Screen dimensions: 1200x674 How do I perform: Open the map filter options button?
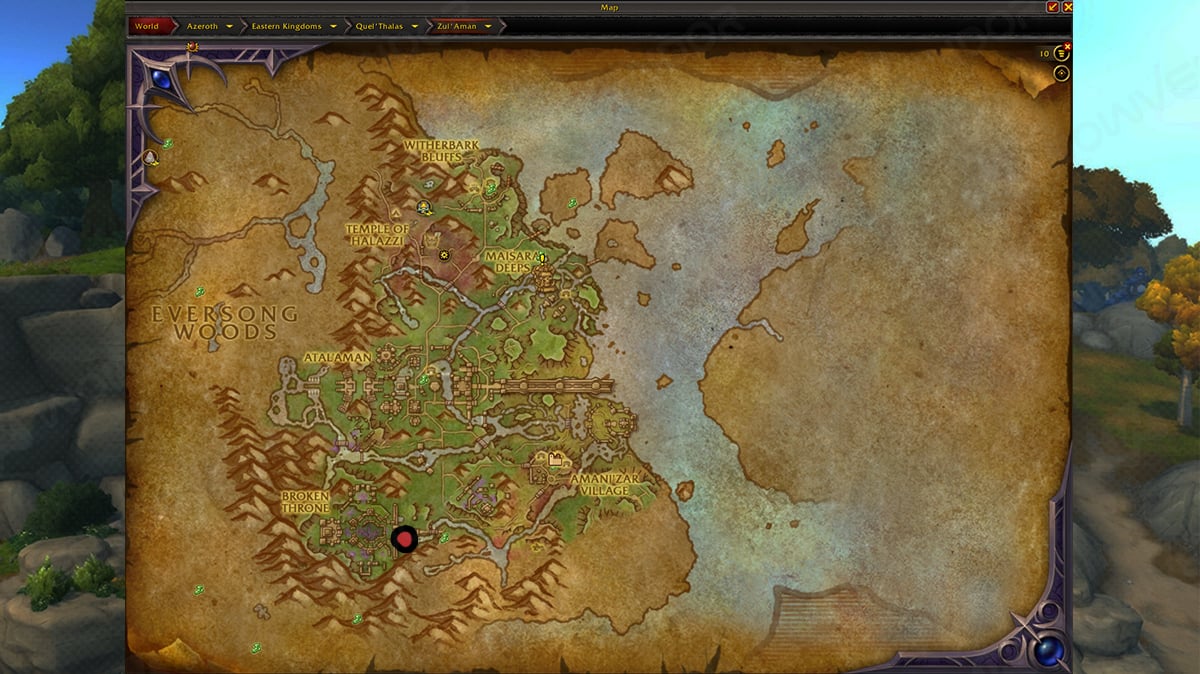click(1061, 54)
